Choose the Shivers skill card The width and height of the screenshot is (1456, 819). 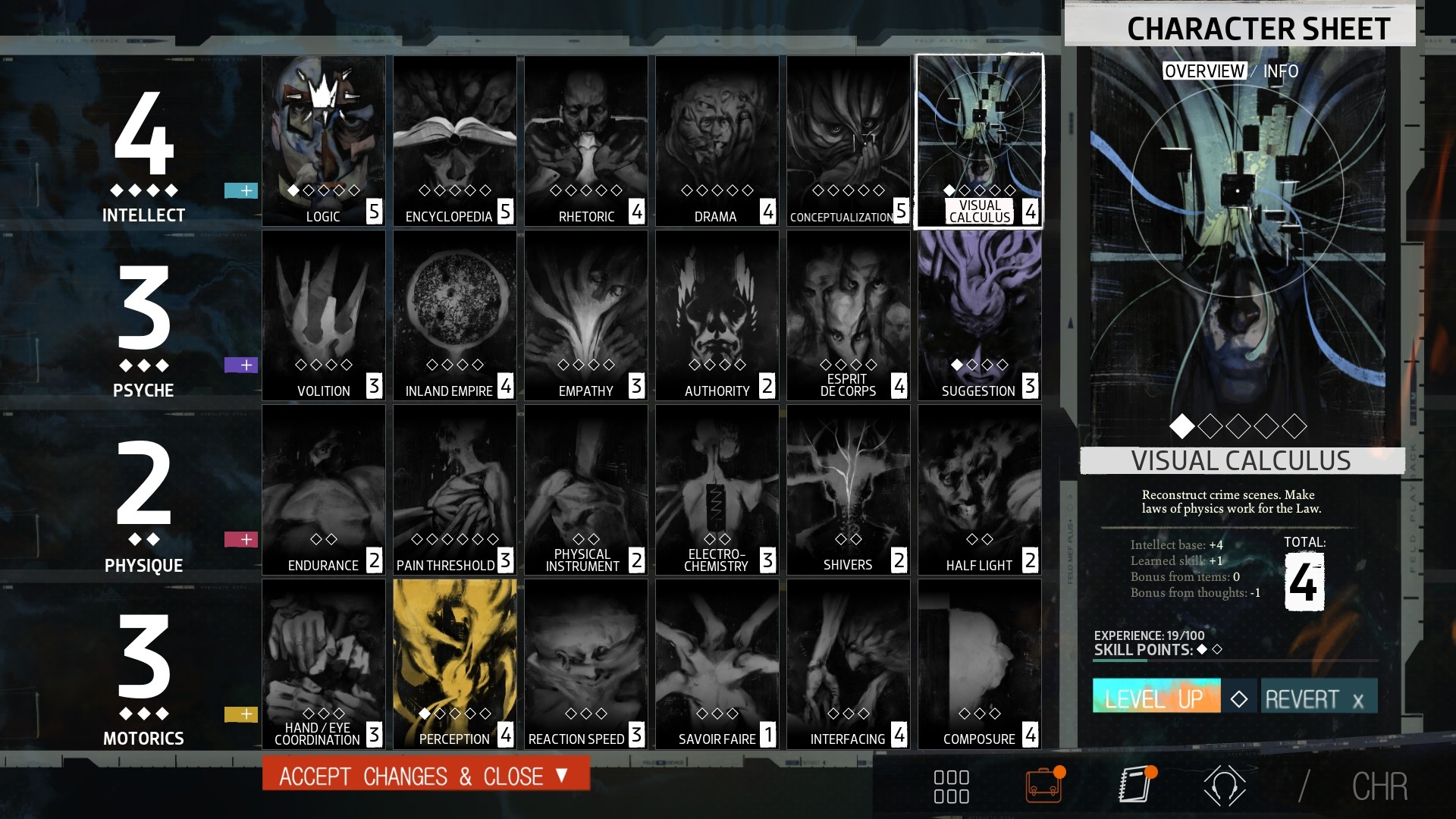point(848,490)
